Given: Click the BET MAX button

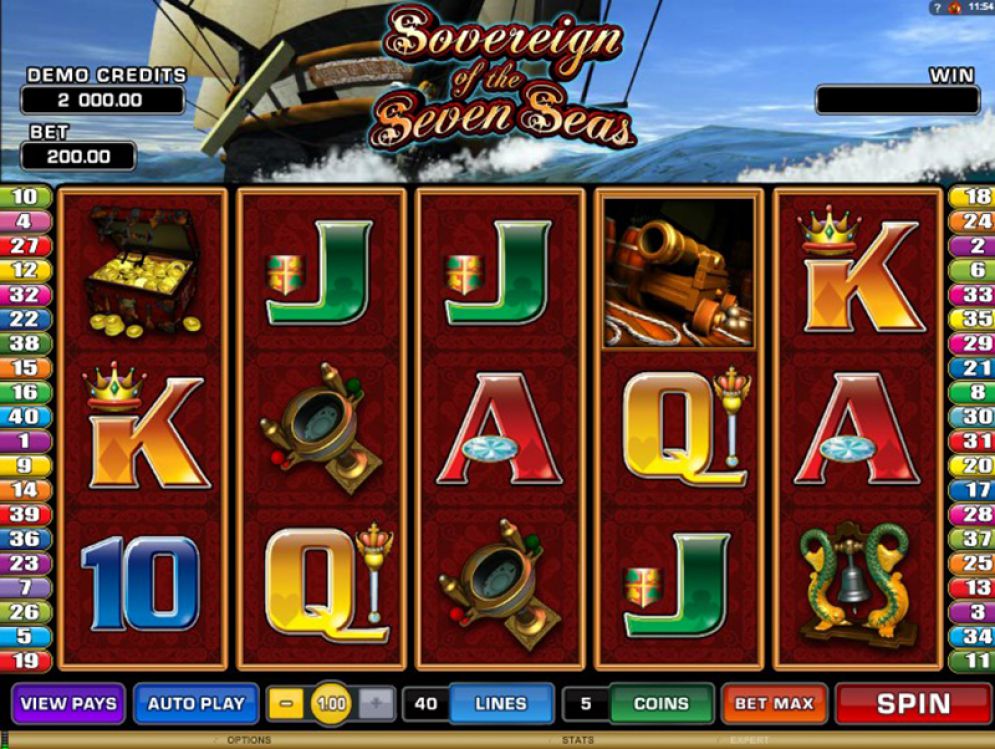Looking at the screenshot, I should 774,704.
